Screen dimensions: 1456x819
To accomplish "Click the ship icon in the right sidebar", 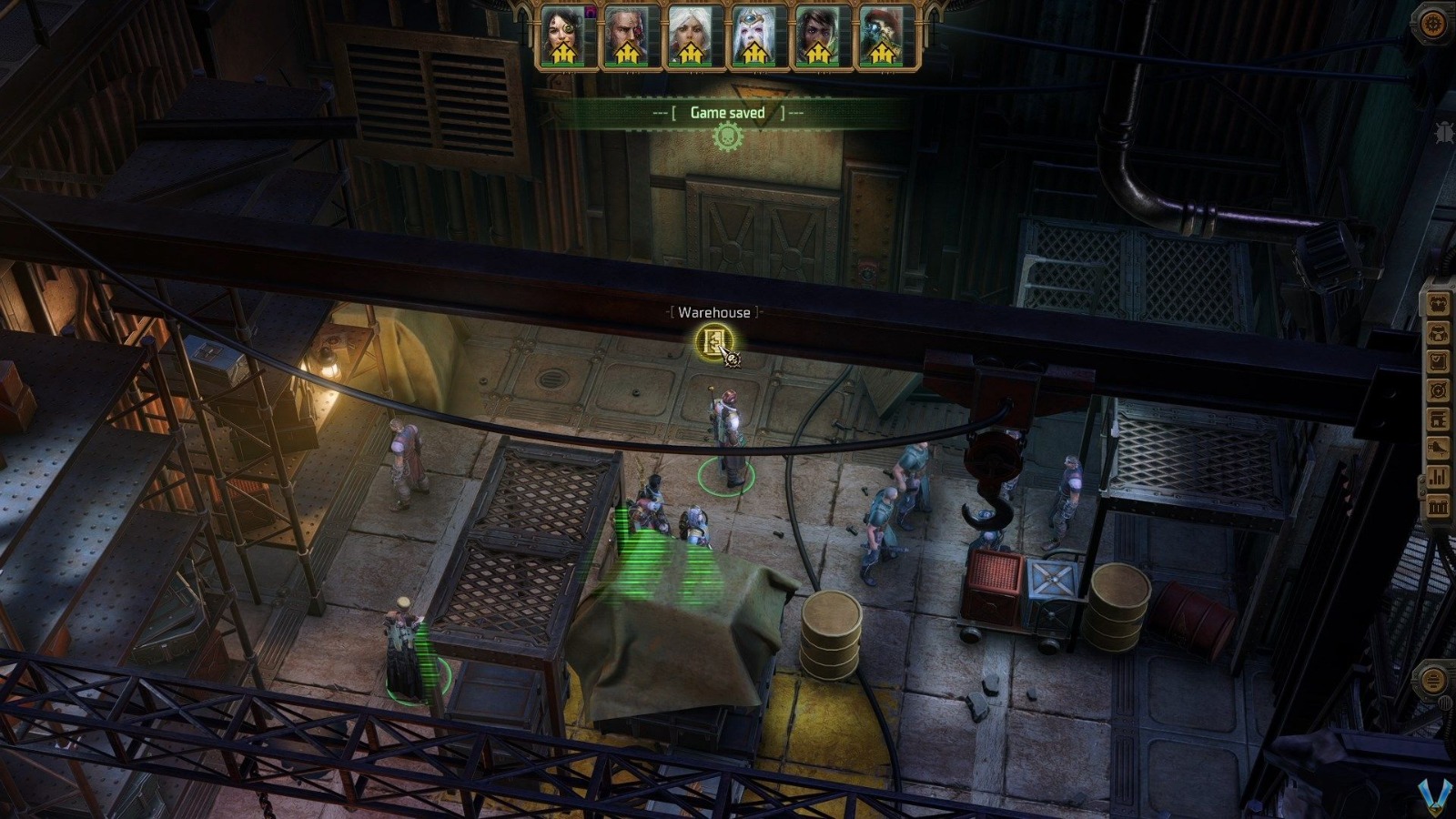I will [x=1438, y=448].
